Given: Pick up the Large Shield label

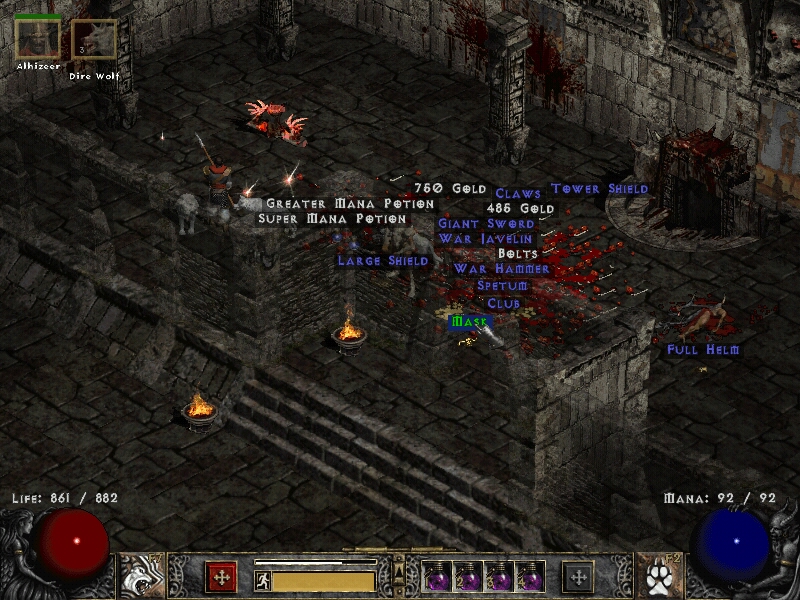Looking at the screenshot, I should pyautogui.click(x=383, y=261).
